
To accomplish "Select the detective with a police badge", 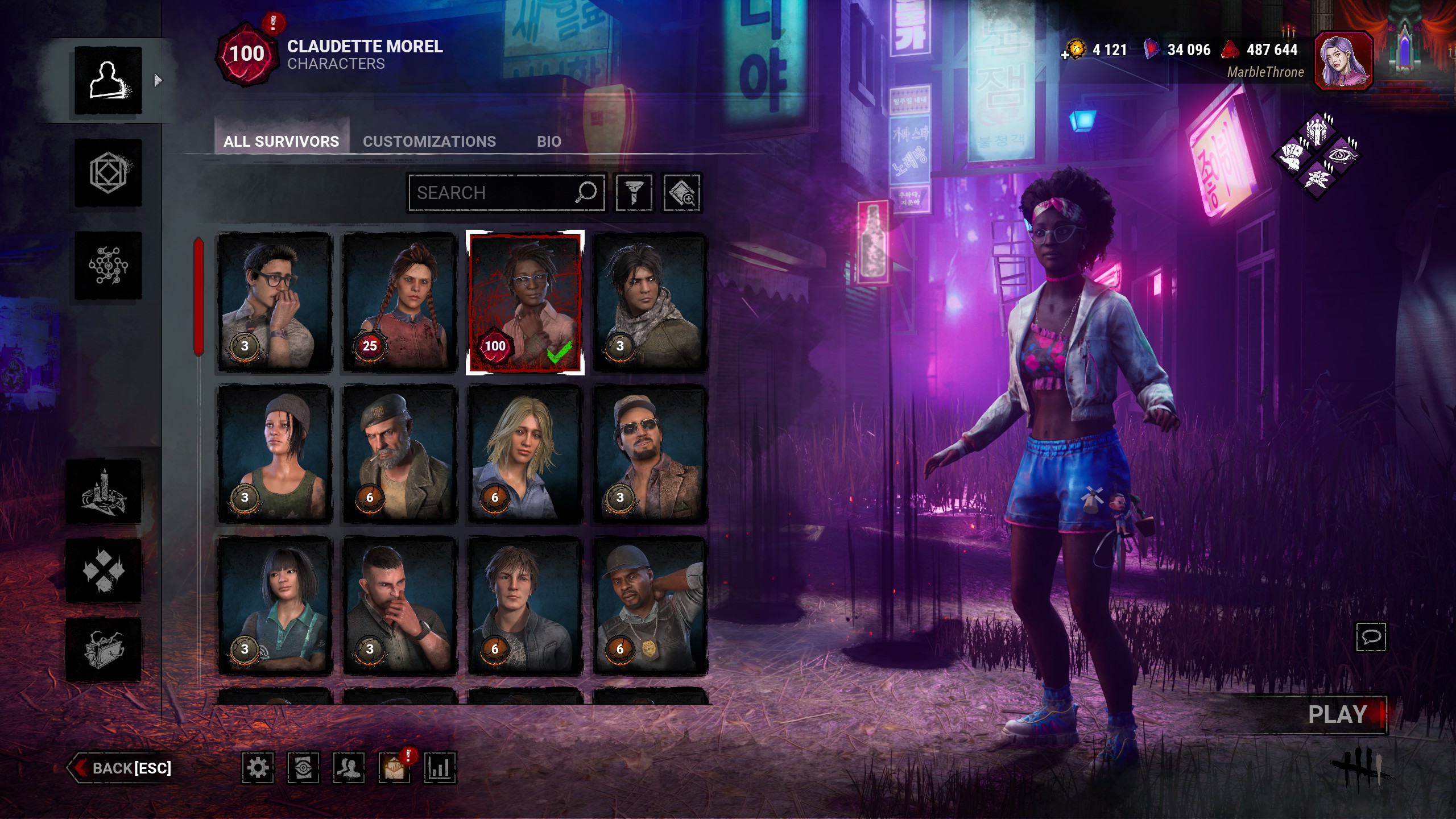I will [x=650, y=606].
